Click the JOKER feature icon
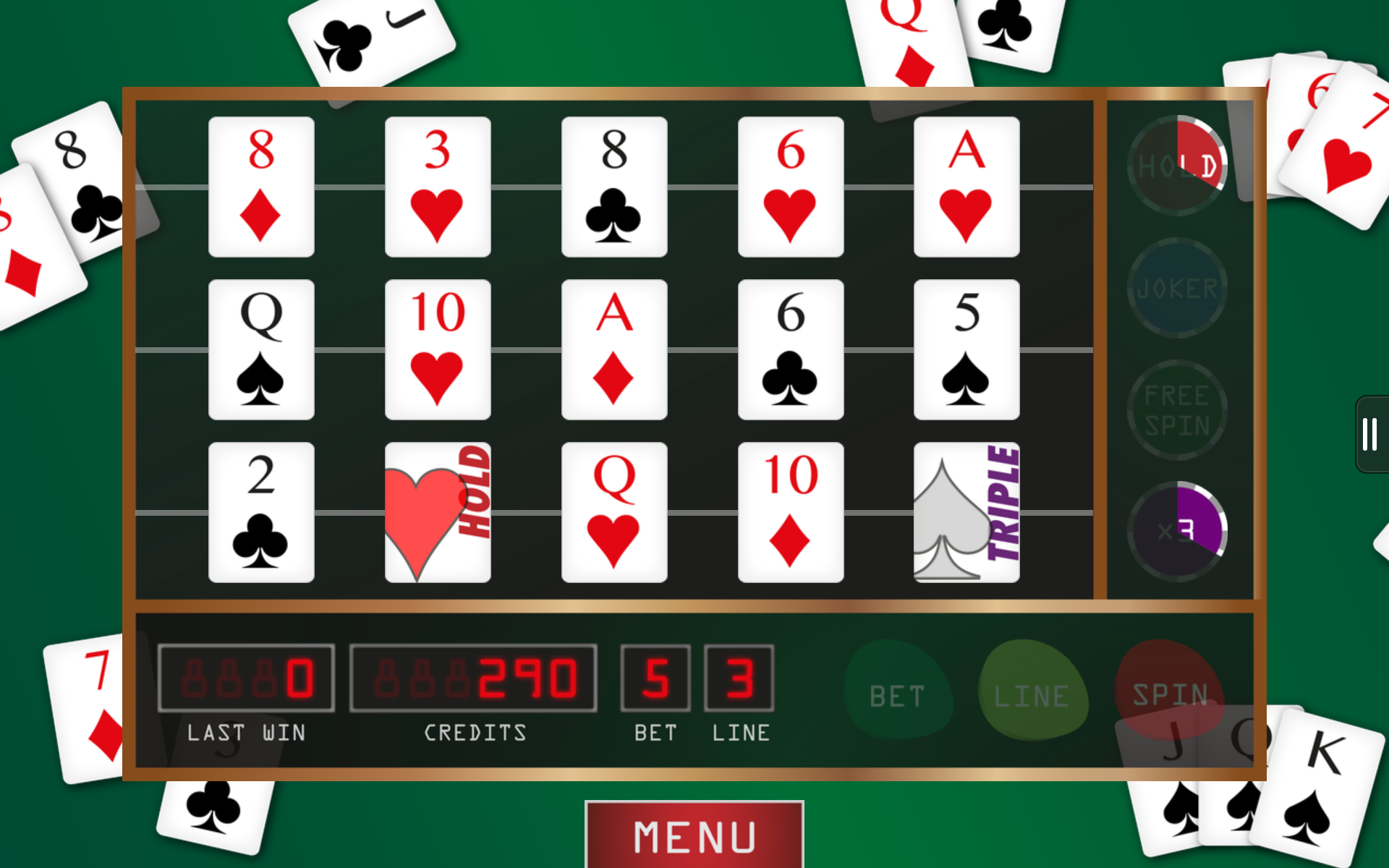This screenshot has height=868, width=1389. (x=1176, y=287)
